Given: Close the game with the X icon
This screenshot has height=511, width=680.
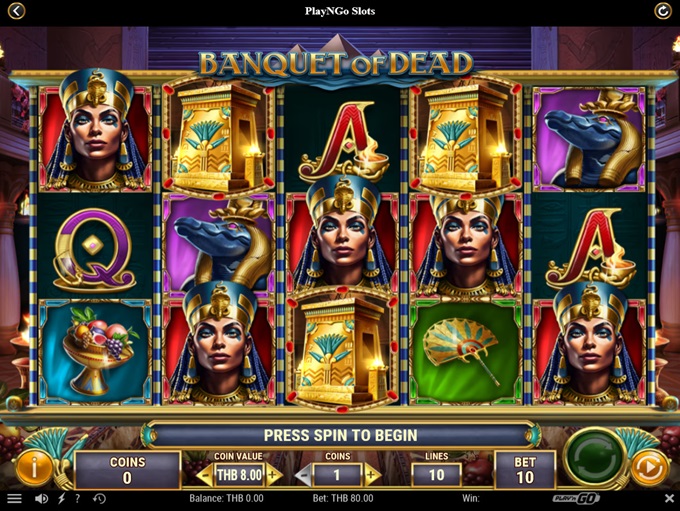Looking at the screenshot, I should 669,498.
